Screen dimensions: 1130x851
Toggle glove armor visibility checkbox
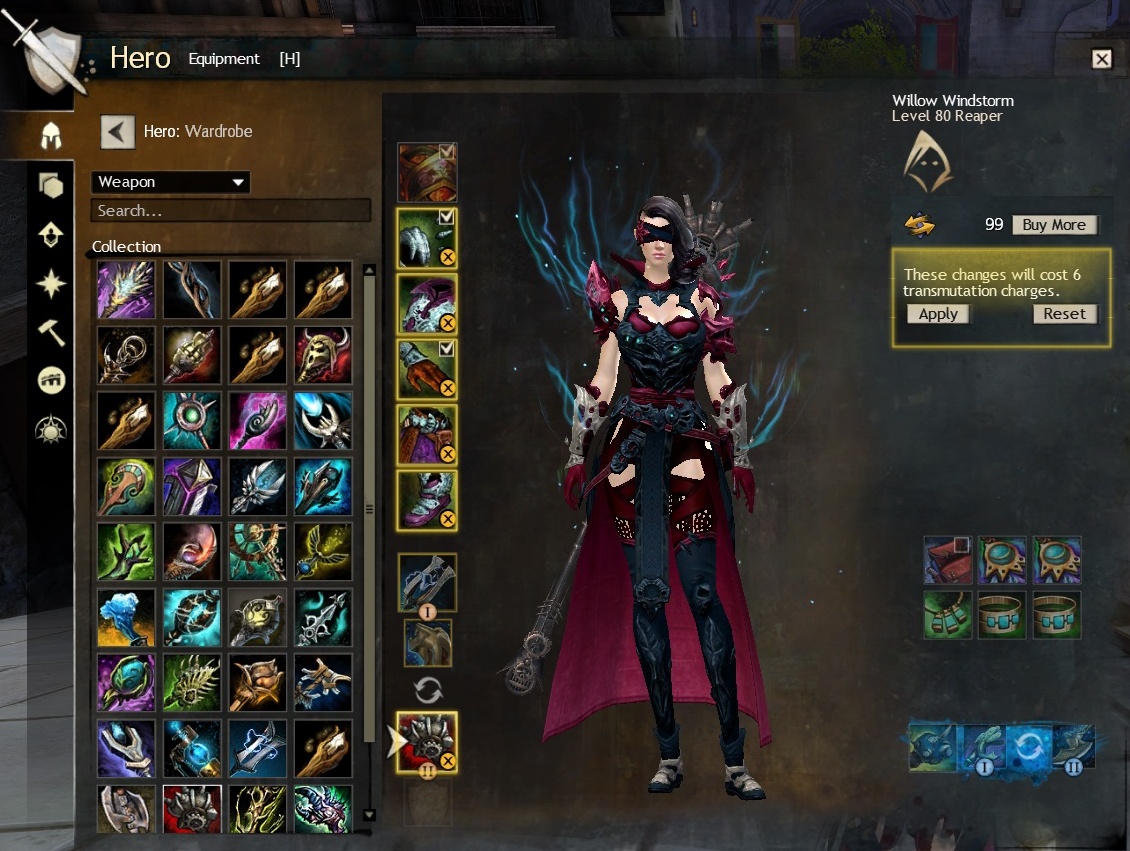point(447,348)
